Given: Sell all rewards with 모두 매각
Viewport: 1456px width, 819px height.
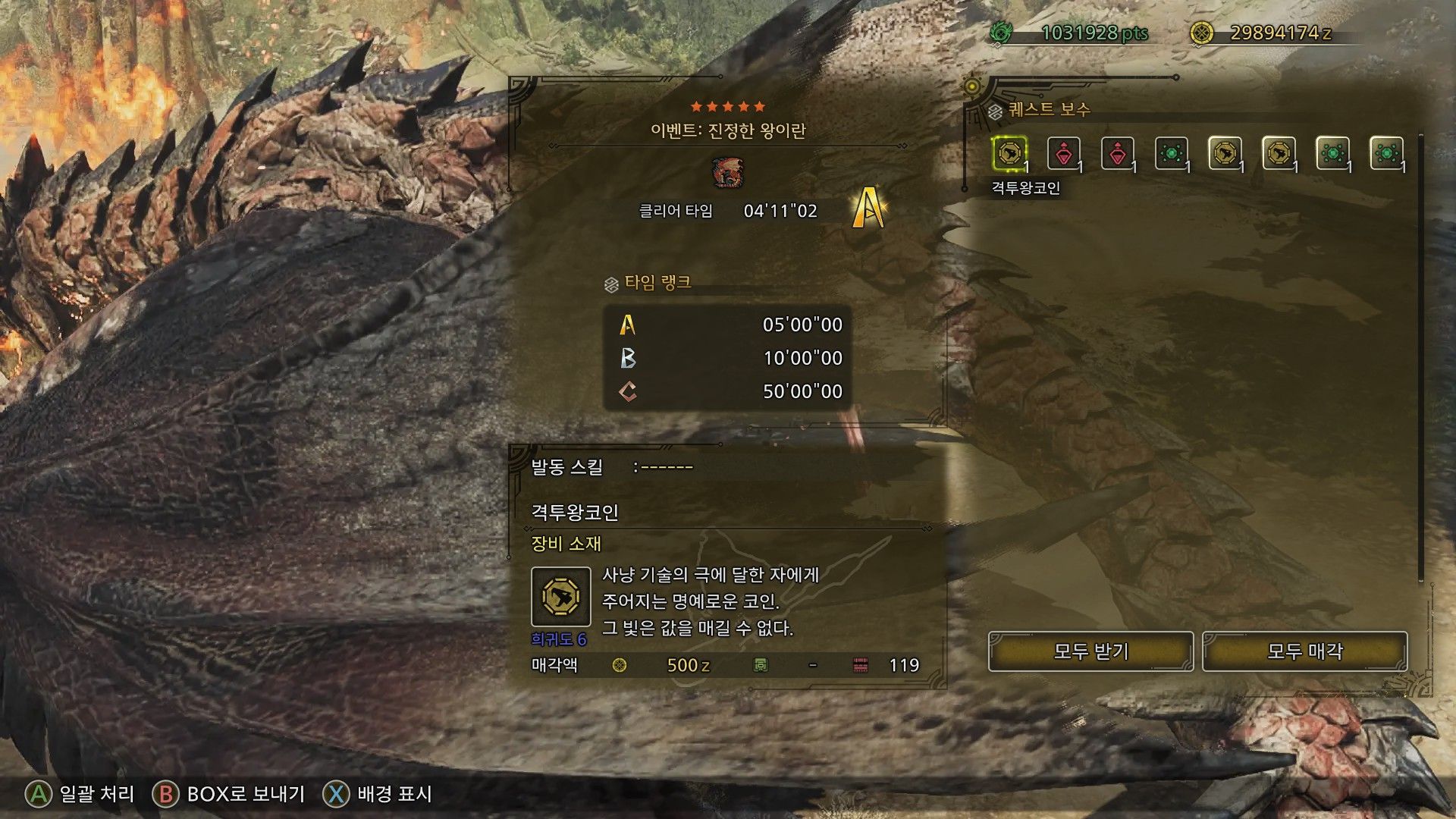Looking at the screenshot, I should pos(1304,651).
